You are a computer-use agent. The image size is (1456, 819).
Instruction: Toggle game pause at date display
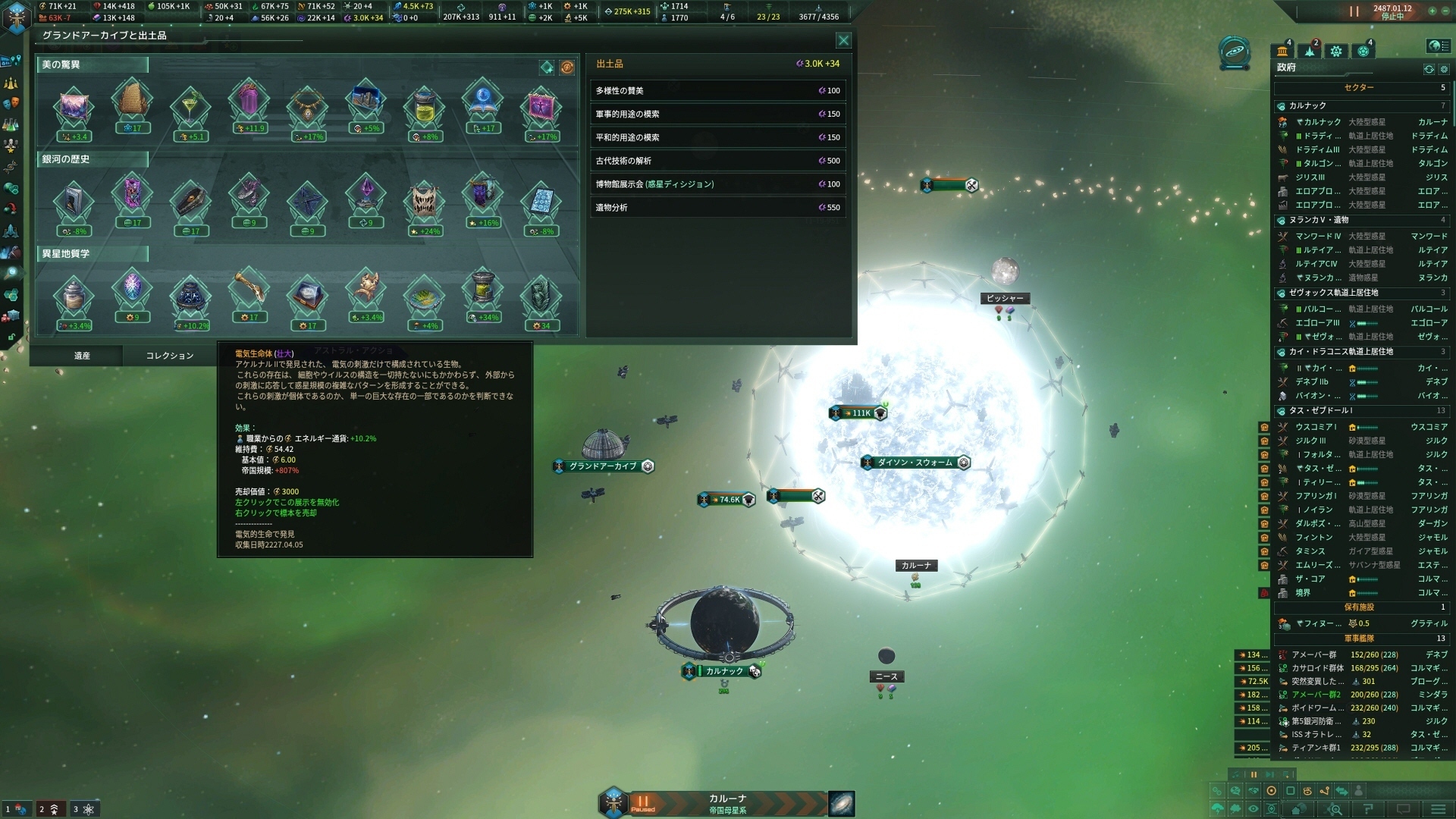pyautogui.click(x=1354, y=11)
